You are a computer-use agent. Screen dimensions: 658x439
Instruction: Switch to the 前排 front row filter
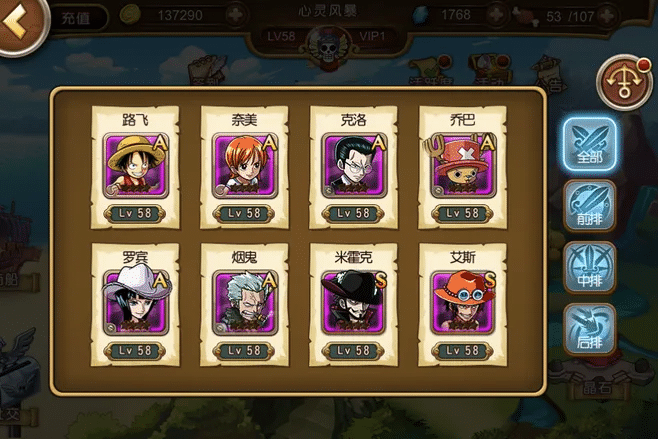tap(589, 205)
